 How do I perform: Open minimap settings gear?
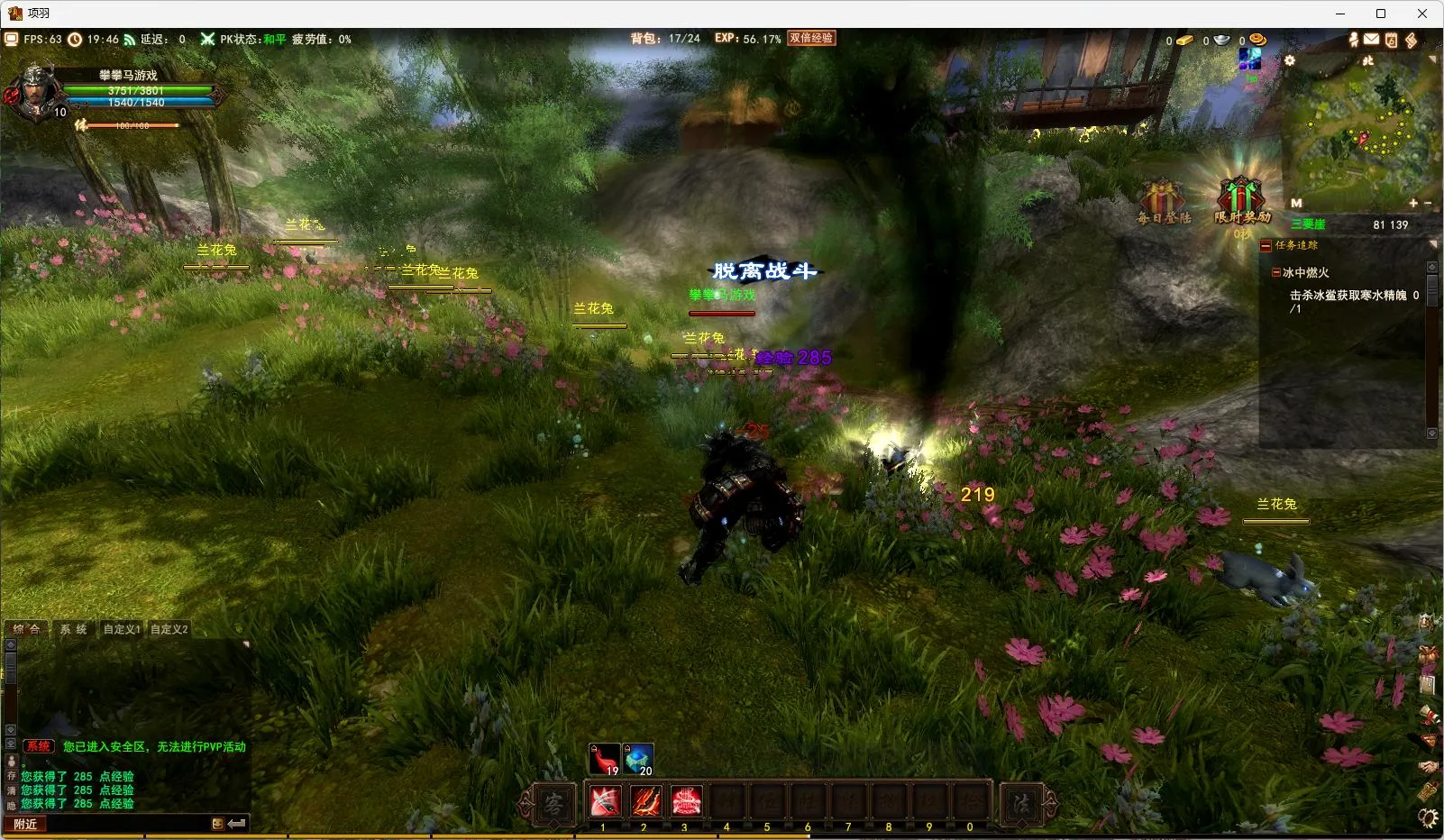click(1290, 60)
